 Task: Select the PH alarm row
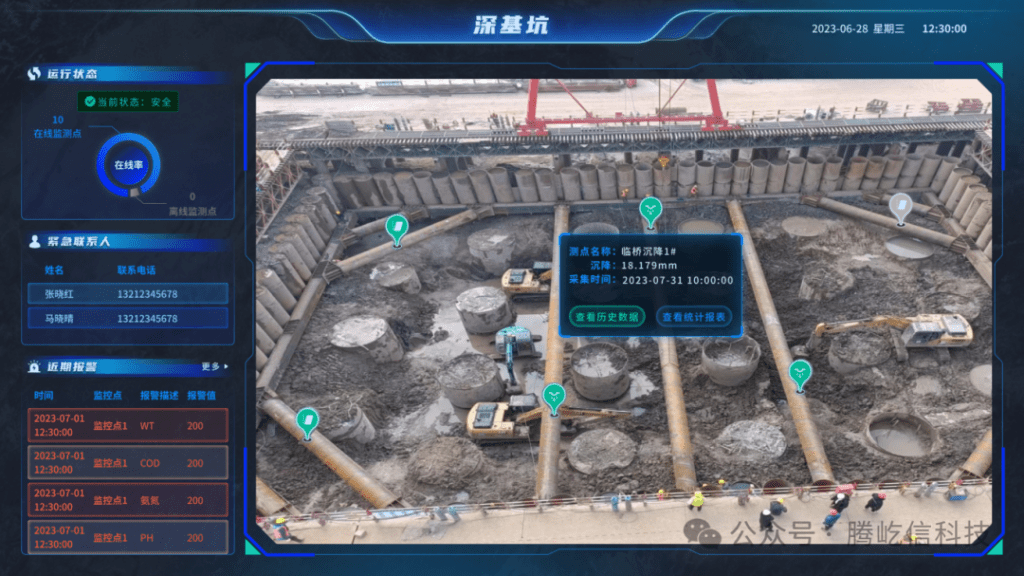(128, 538)
